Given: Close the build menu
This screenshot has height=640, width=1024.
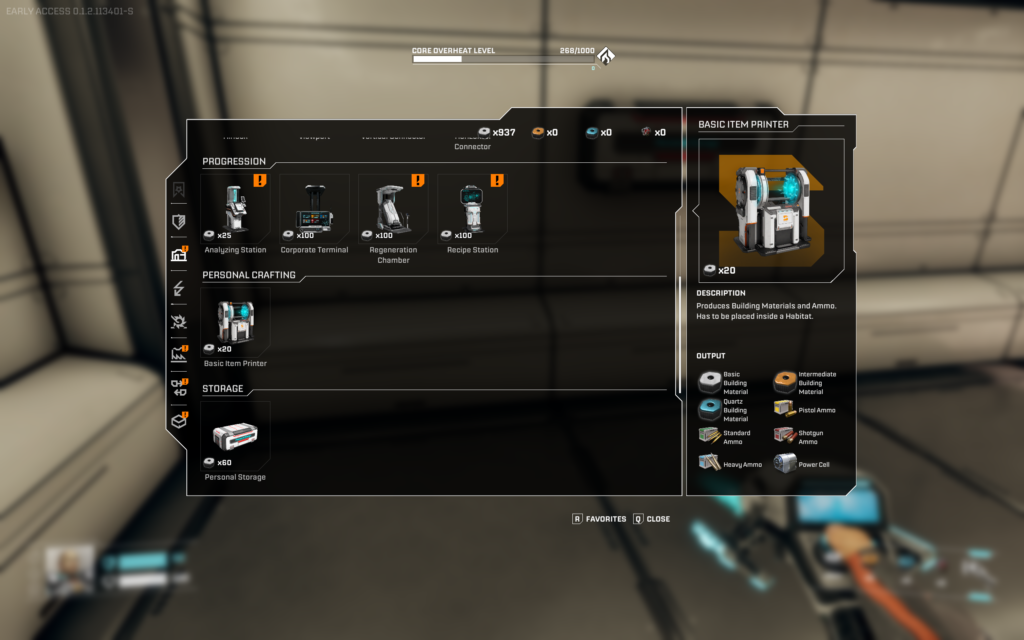Looking at the screenshot, I should coord(651,519).
